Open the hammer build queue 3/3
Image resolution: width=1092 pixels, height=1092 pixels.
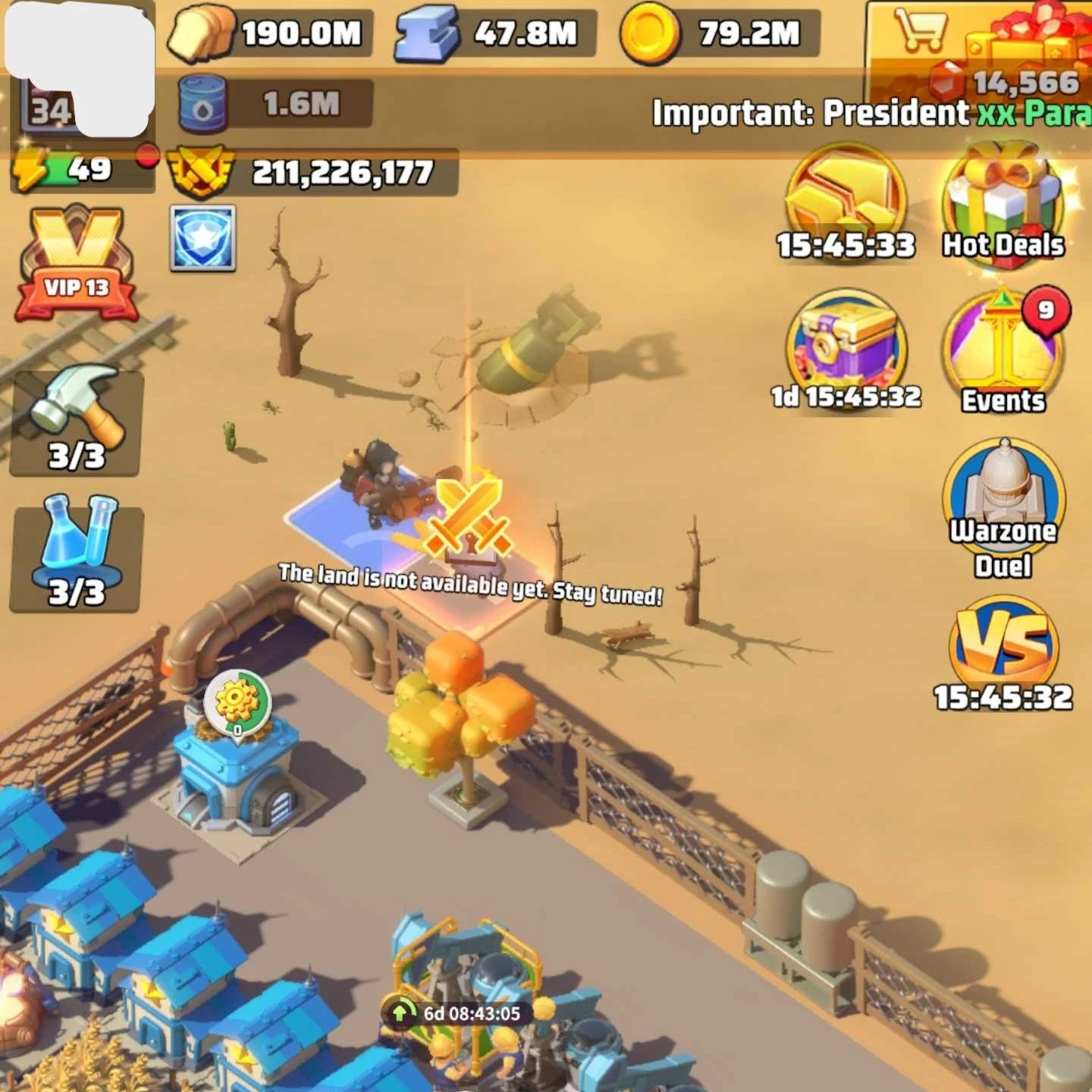(76, 421)
